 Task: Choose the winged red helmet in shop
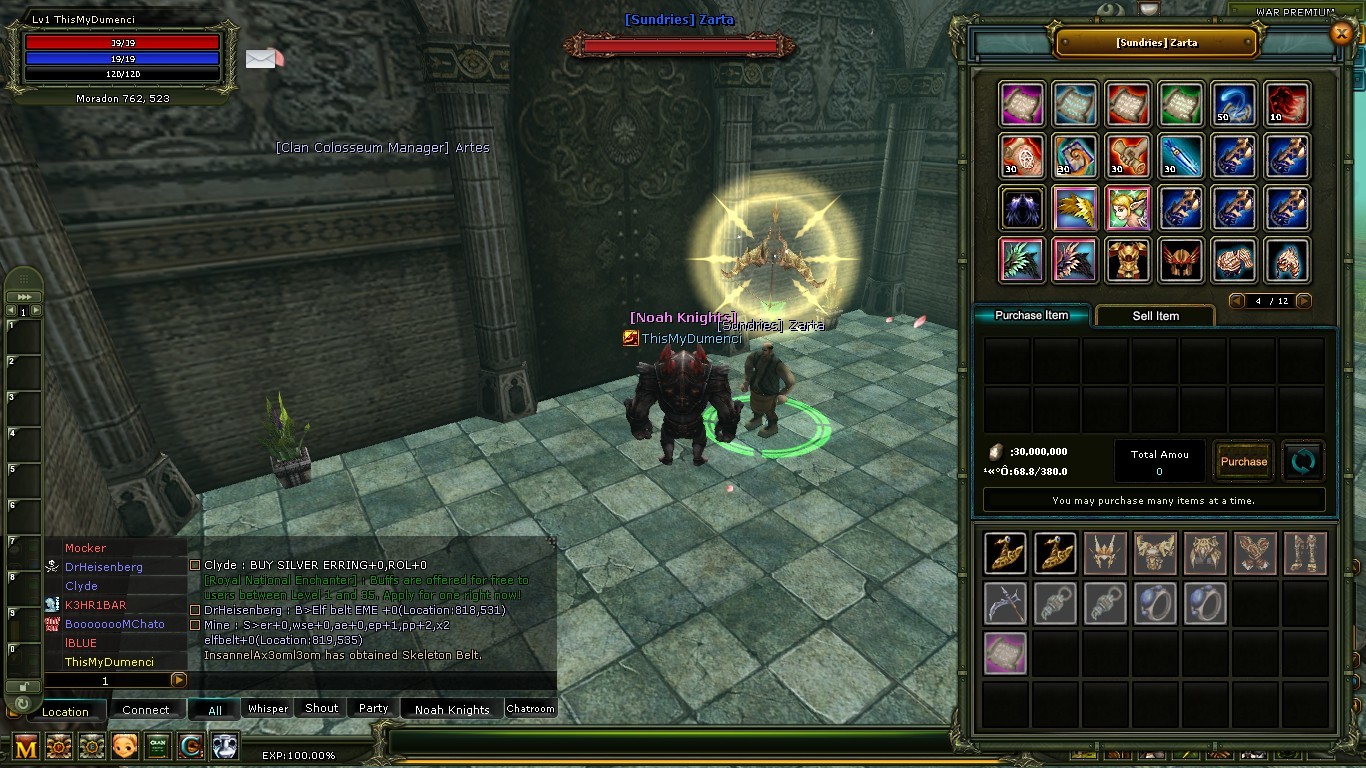coord(1181,260)
